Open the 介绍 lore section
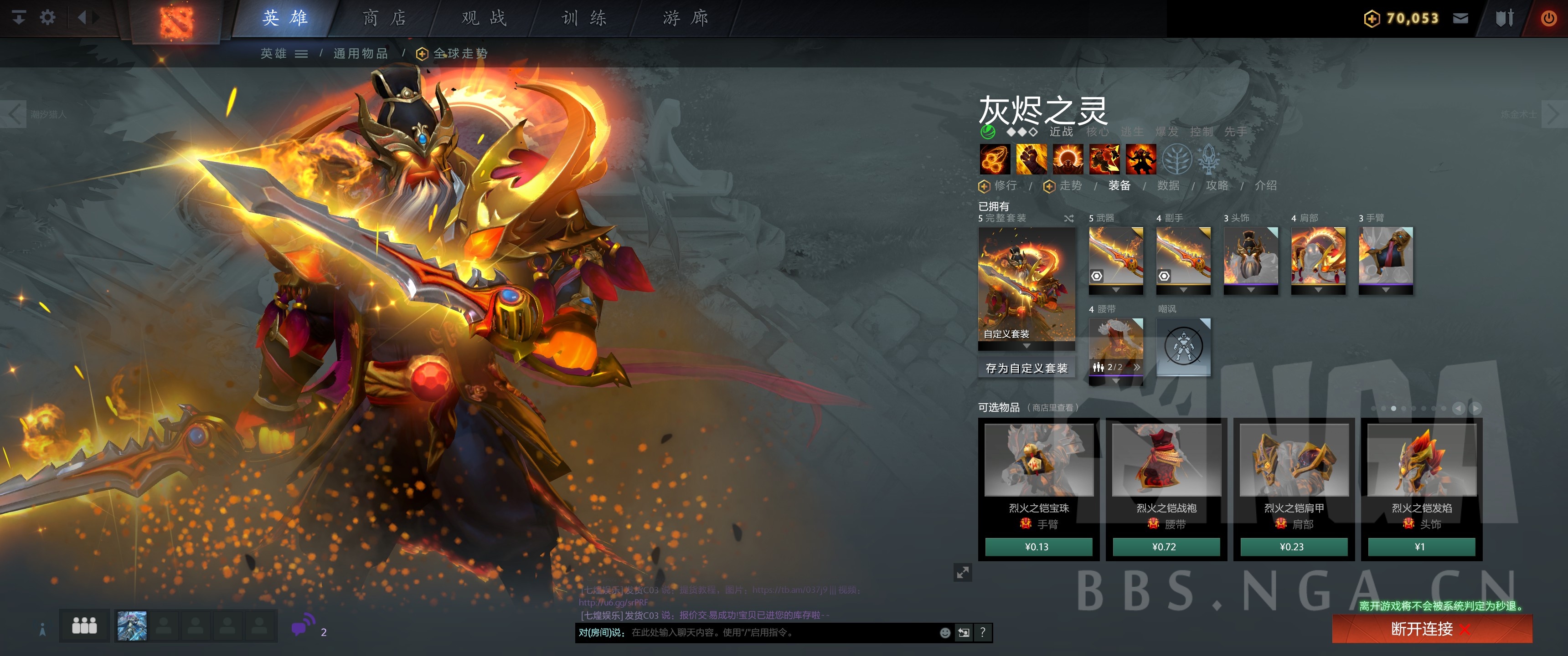1568x656 pixels. [x=1265, y=185]
